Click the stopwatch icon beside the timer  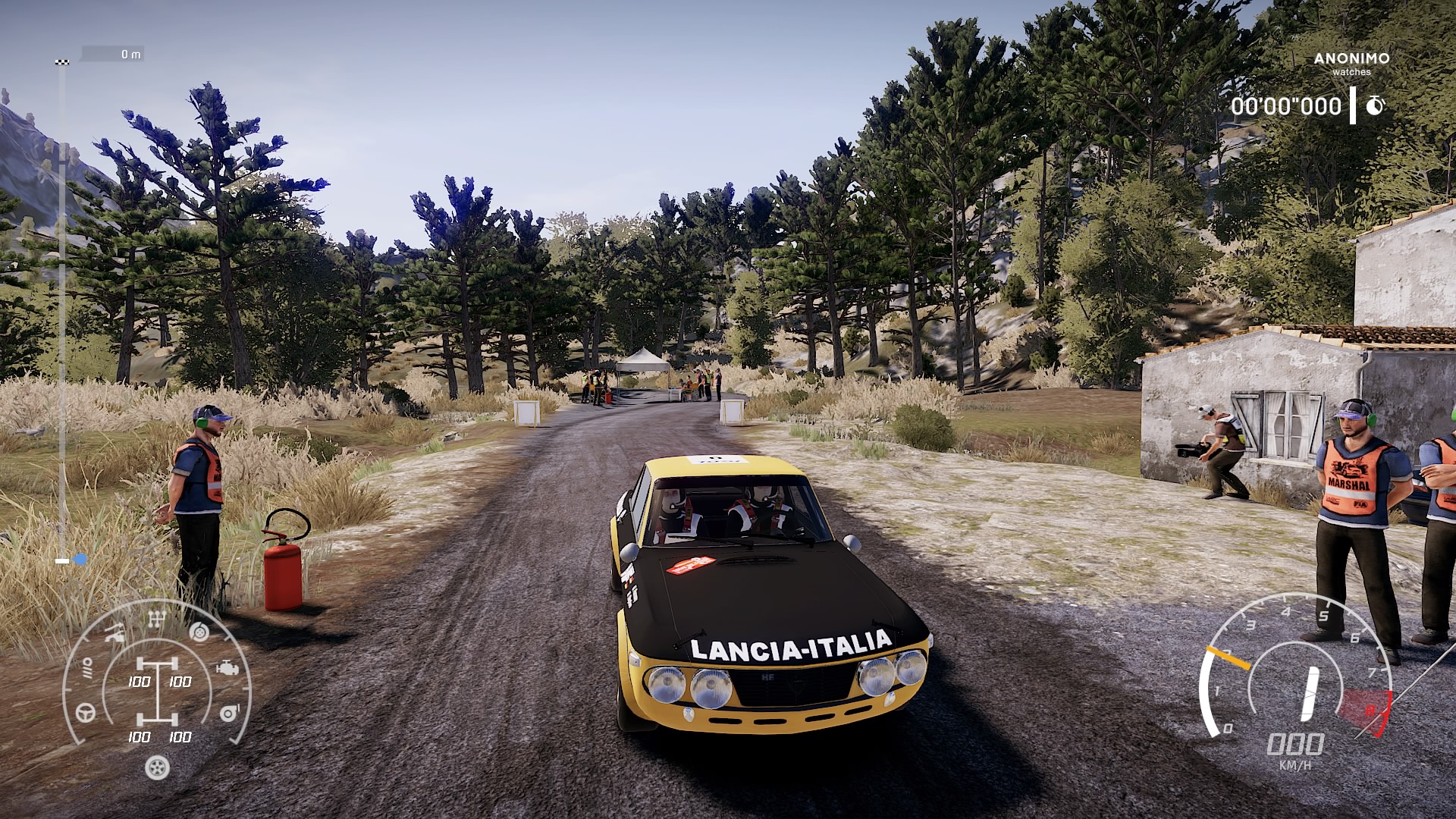coord(1375,106)
